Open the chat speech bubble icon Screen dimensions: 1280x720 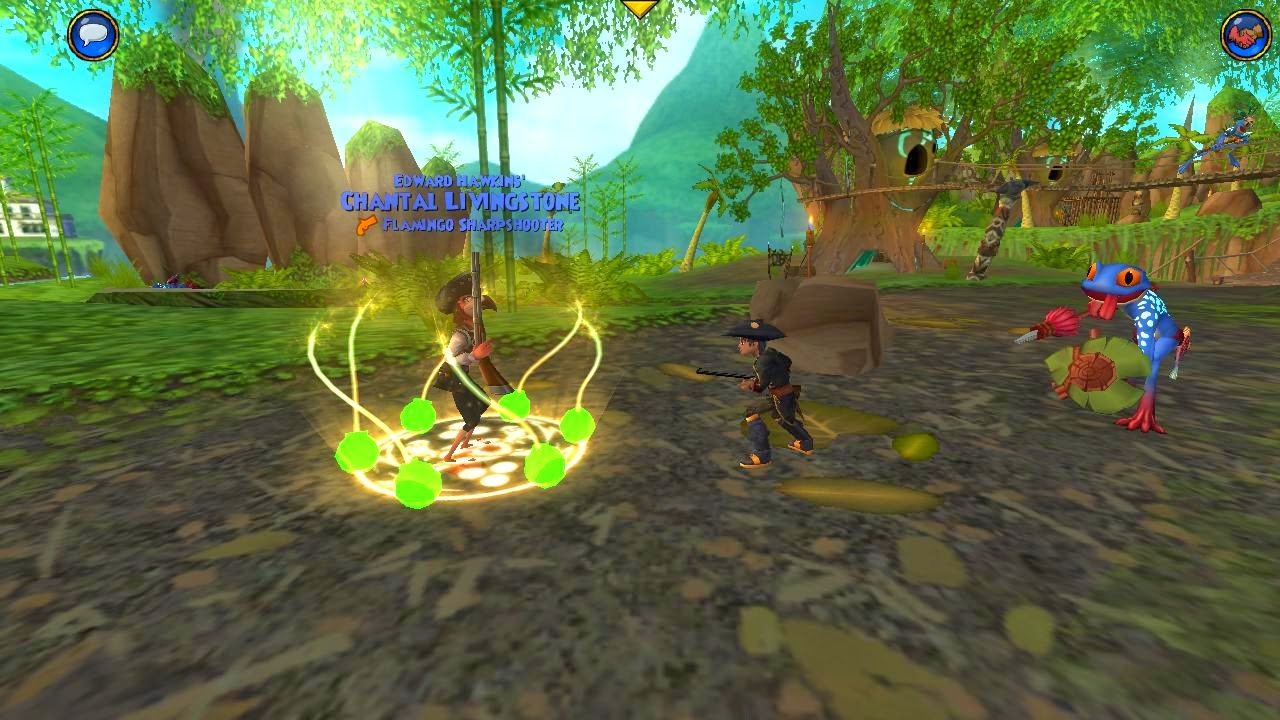[93, 36]
